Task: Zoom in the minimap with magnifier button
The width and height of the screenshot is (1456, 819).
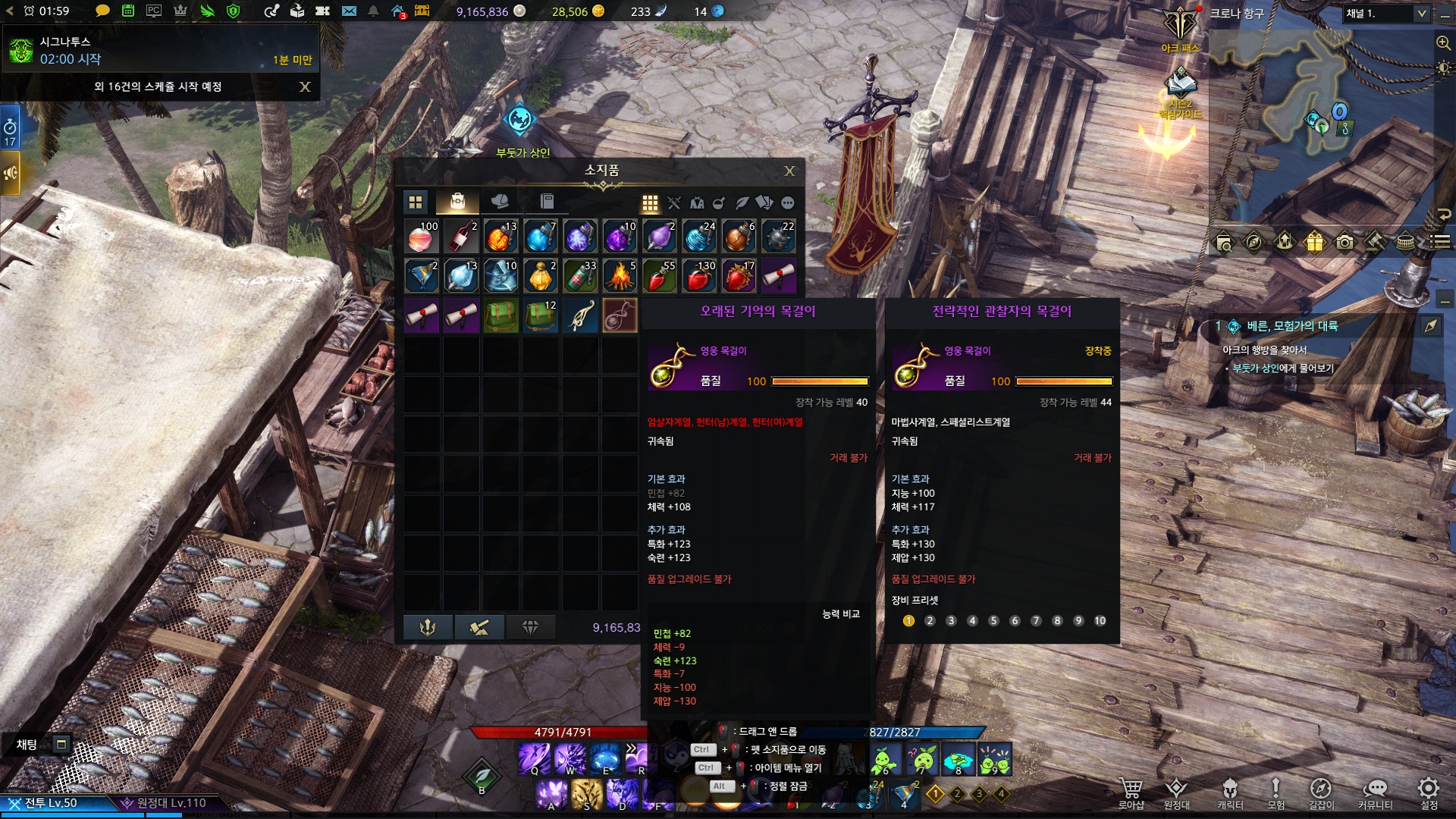Action: 1443,43
